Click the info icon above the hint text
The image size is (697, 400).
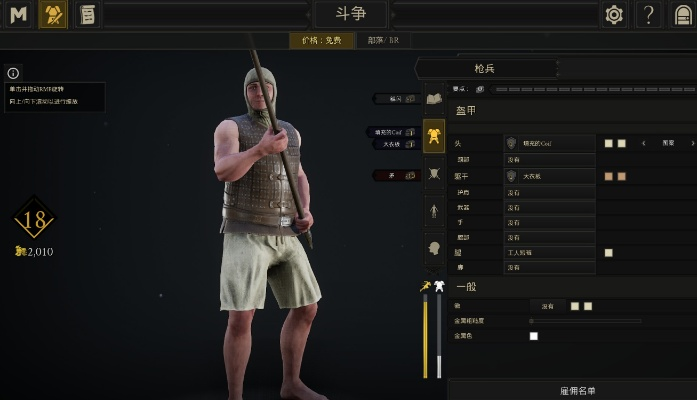[x=13, y=73]
